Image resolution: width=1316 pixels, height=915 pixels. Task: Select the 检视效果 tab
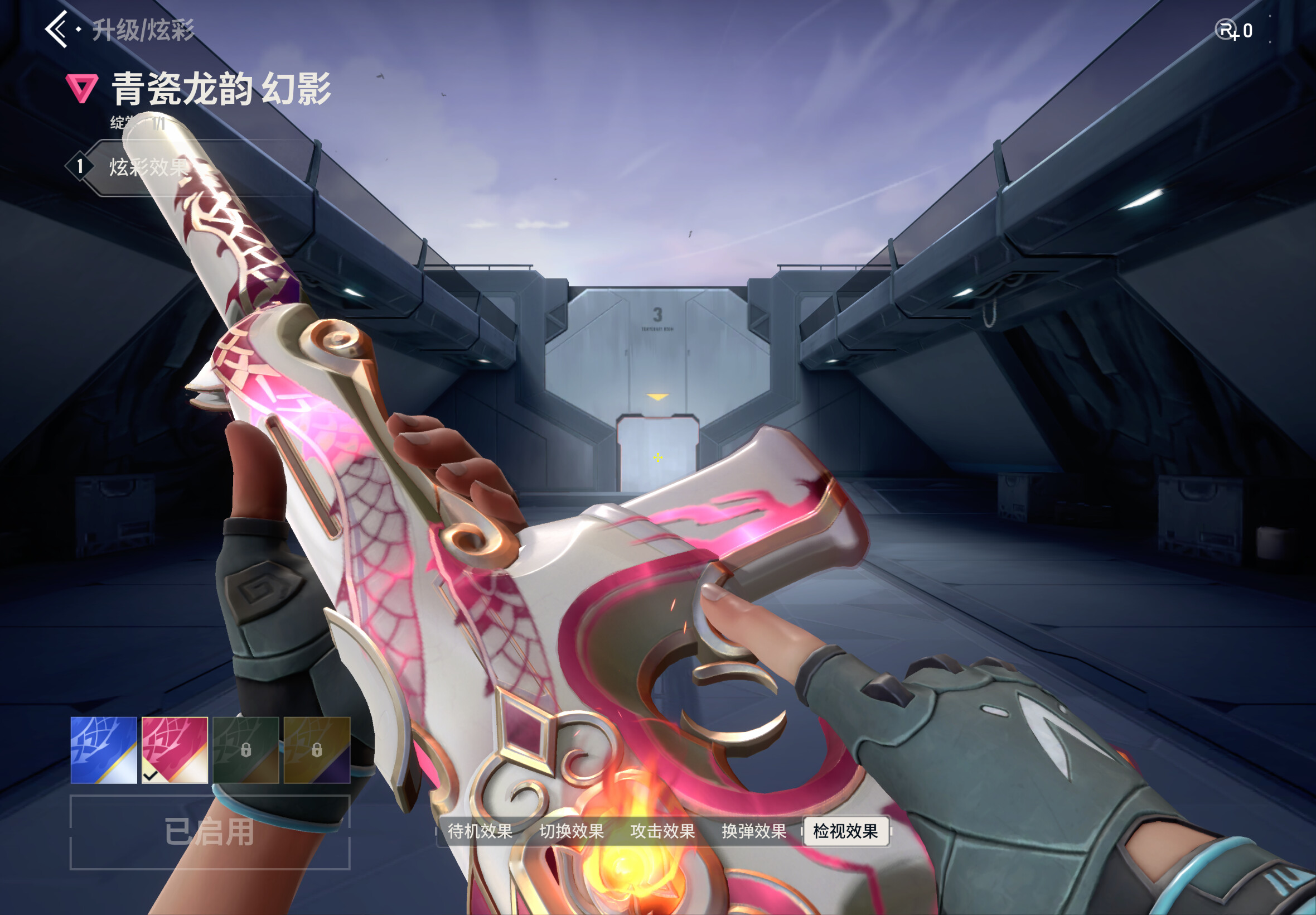pyautogui.click(x=845, y=831)
